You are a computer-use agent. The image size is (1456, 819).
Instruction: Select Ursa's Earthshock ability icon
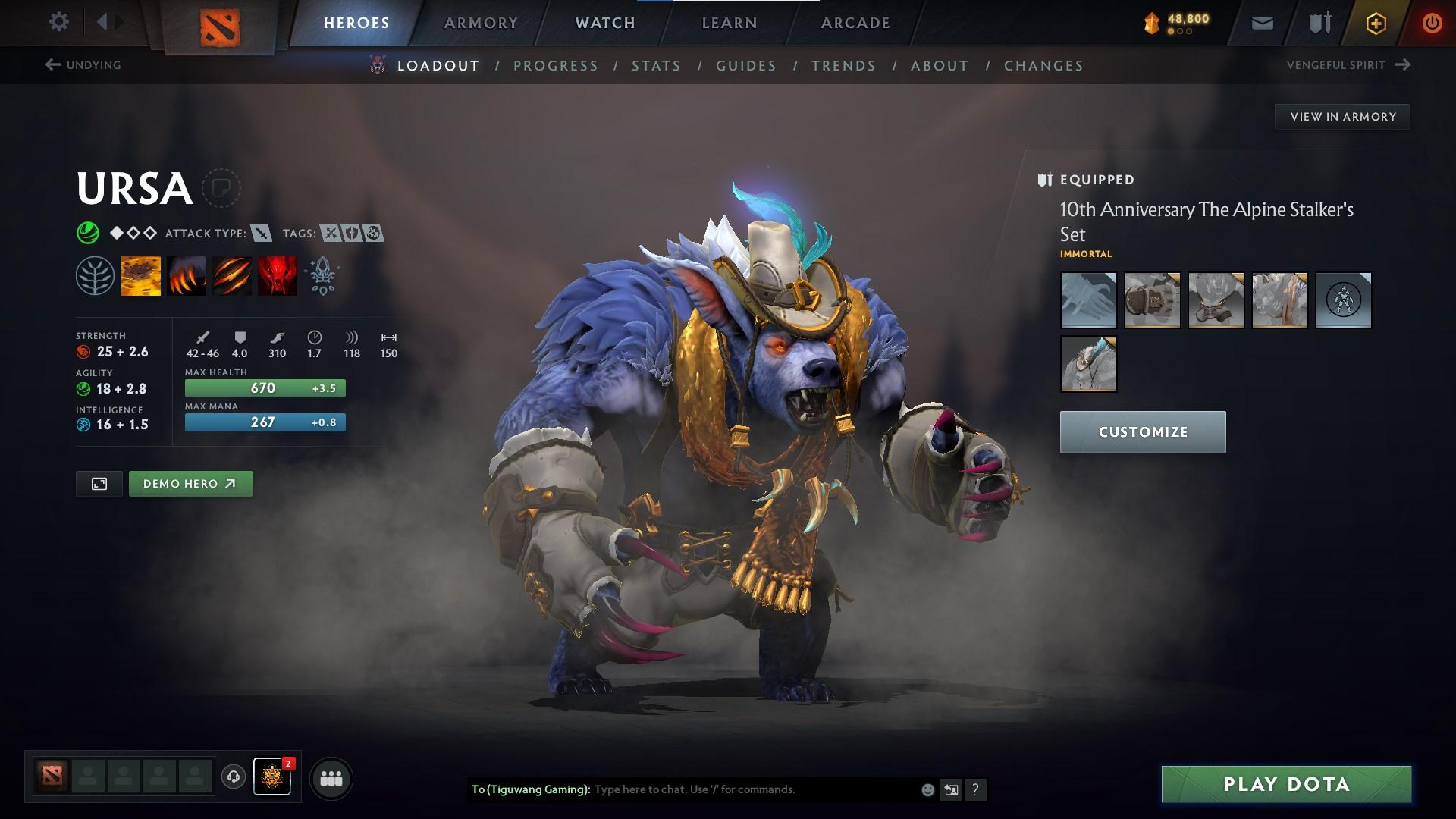141,275
